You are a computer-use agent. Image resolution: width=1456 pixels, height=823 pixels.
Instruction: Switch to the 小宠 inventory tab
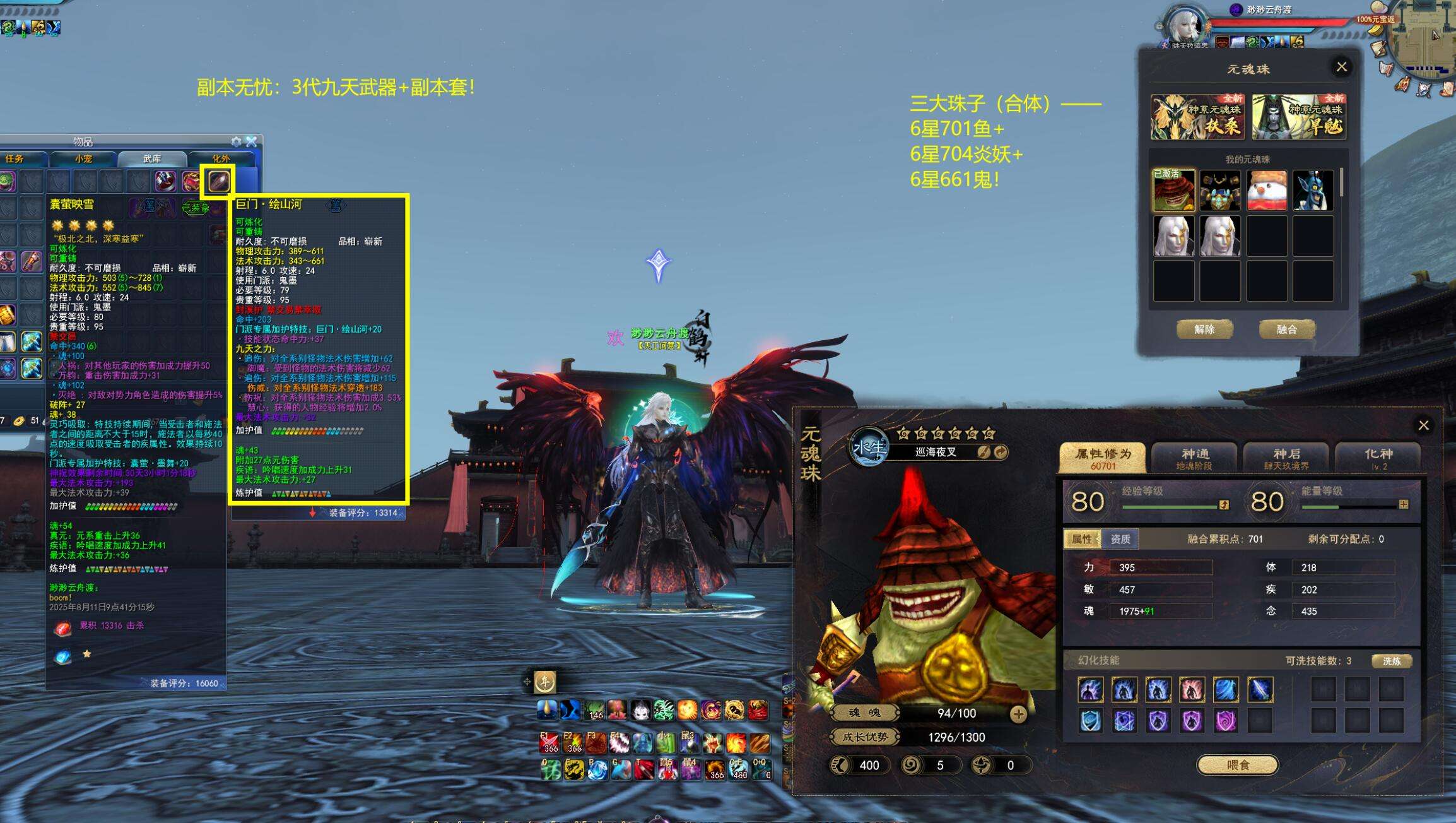click(x=83, y=159)
